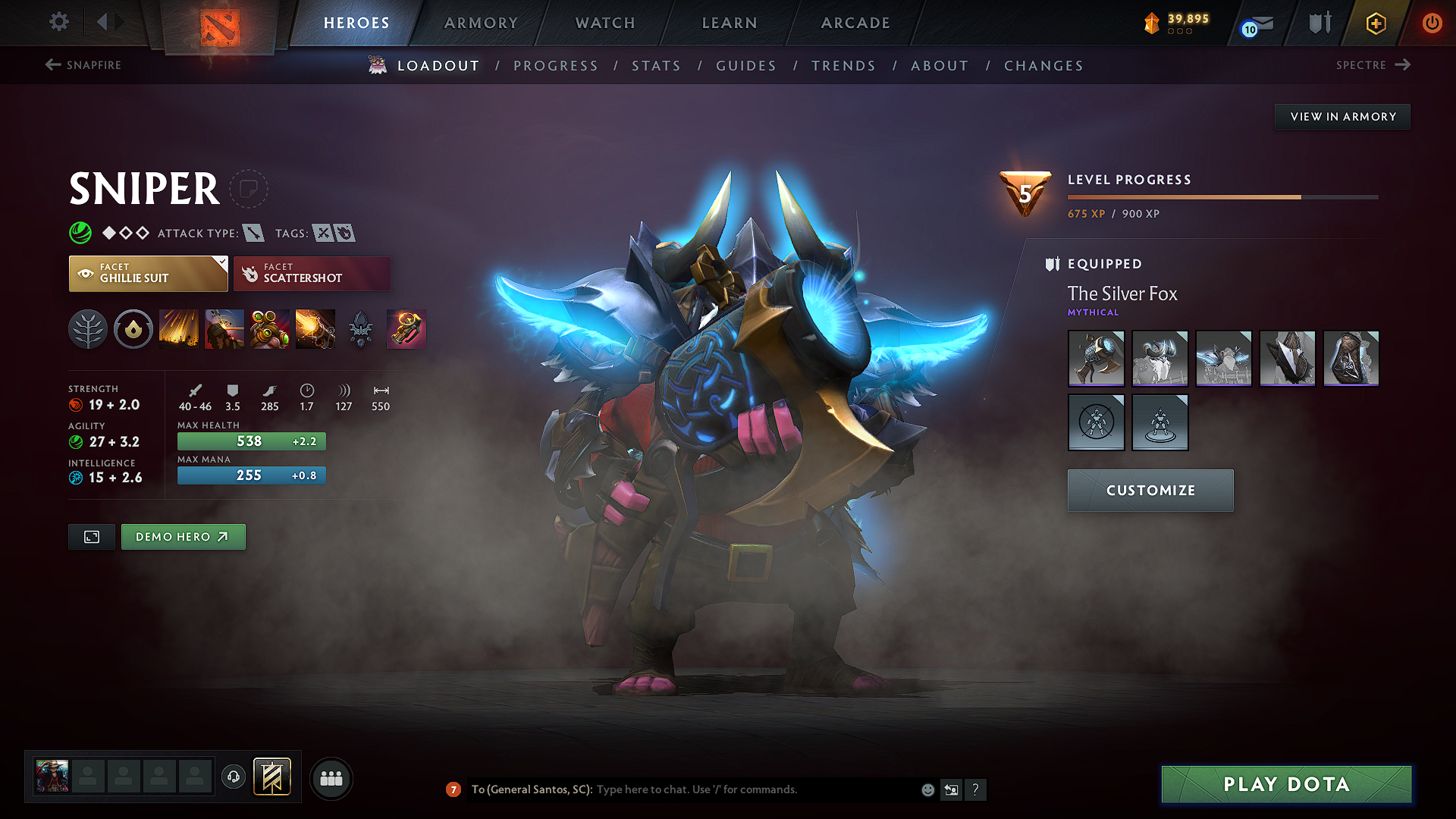
Task: Click the settings gear icon
Action: (58, 22)
